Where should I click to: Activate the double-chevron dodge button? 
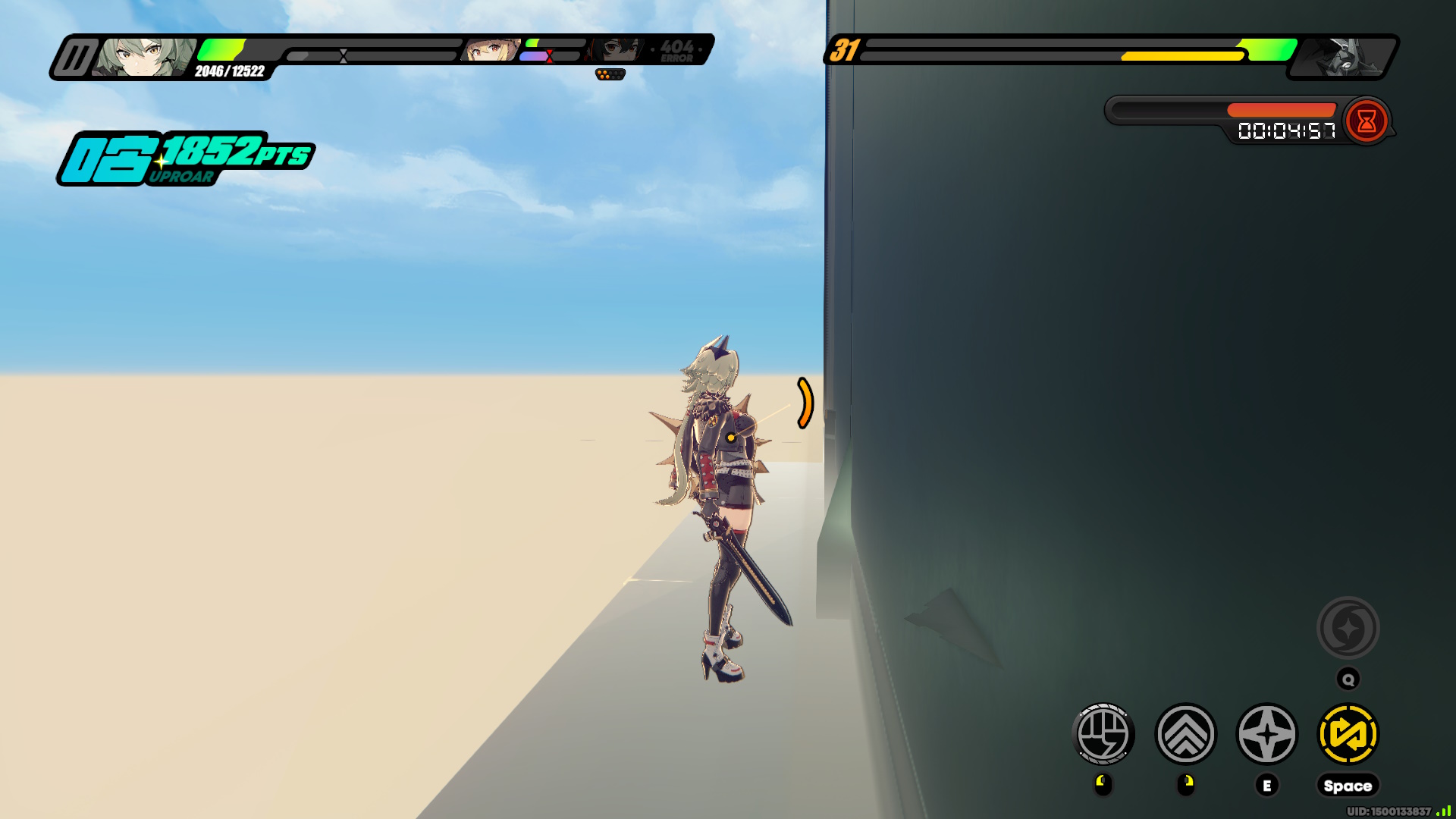pos(1185,734)
